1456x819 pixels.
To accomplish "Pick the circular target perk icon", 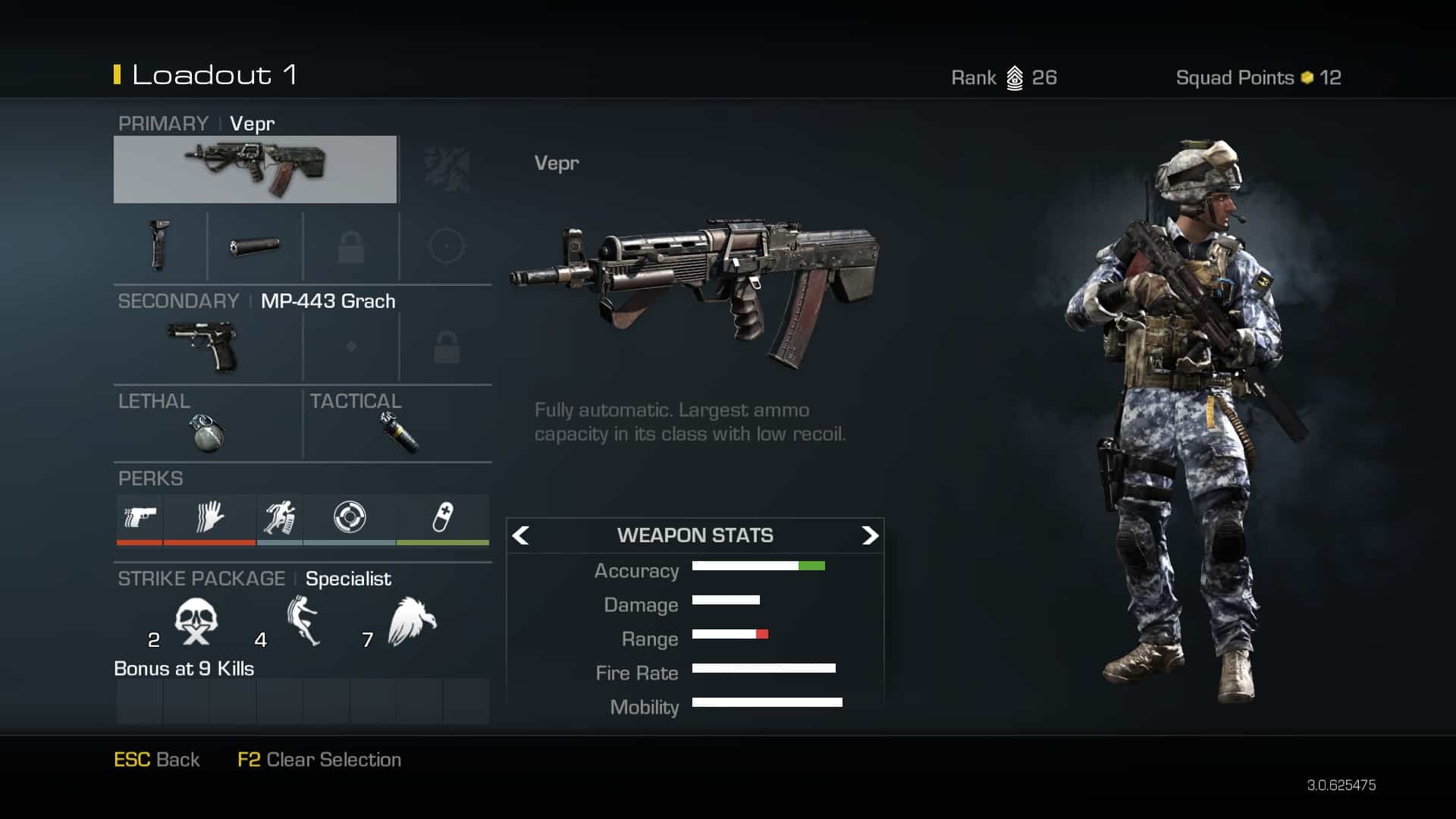I will [x=350, y=518].
